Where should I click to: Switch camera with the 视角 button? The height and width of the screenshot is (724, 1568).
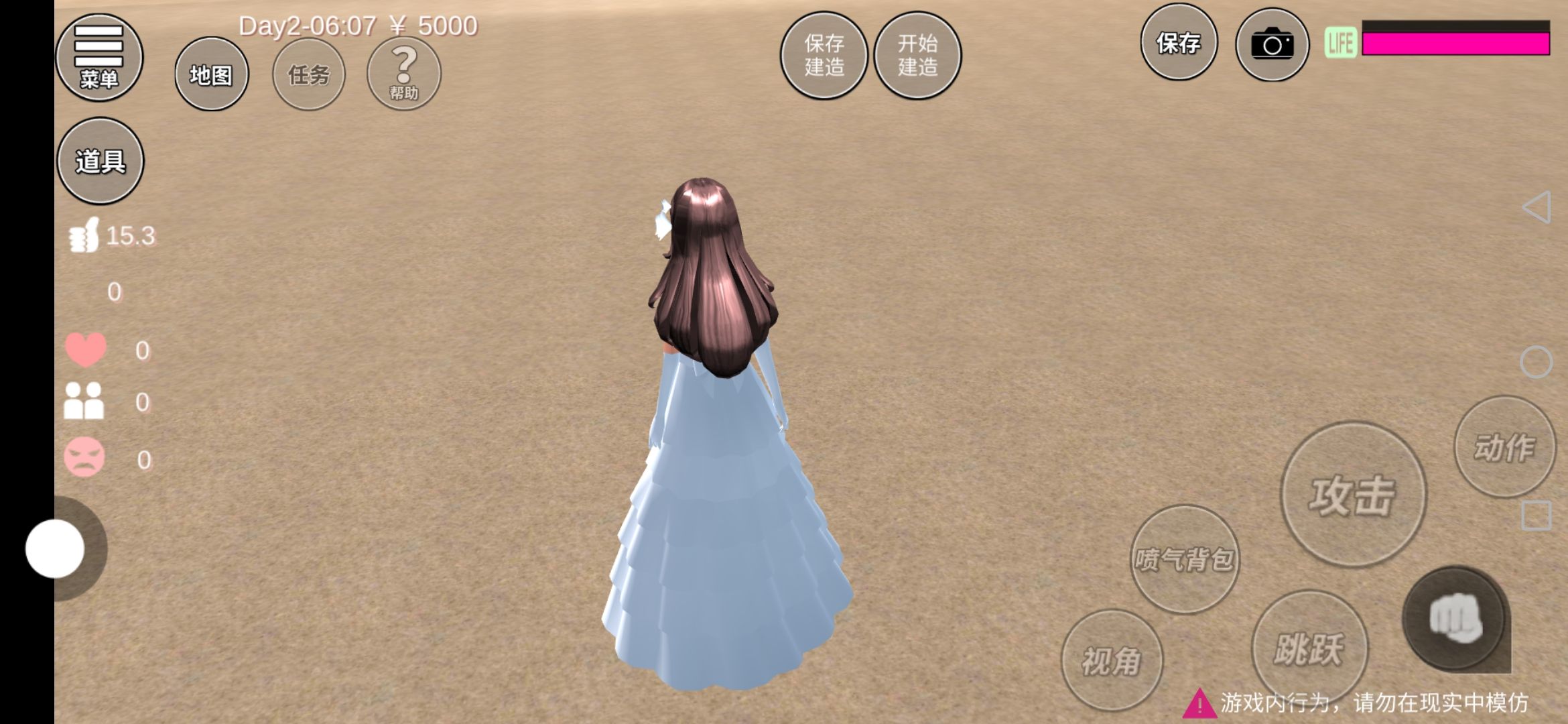coord(1112,660)
